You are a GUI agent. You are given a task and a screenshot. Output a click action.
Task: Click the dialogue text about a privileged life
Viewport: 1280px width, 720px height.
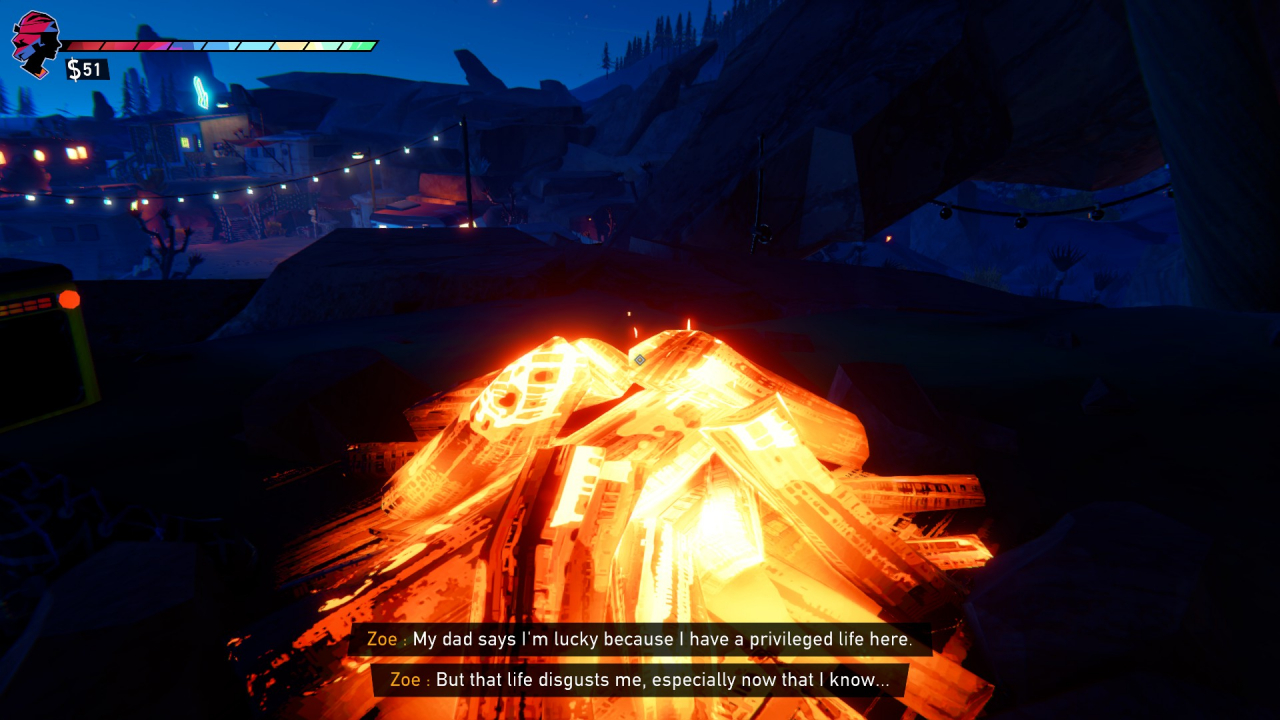[670, 639]
